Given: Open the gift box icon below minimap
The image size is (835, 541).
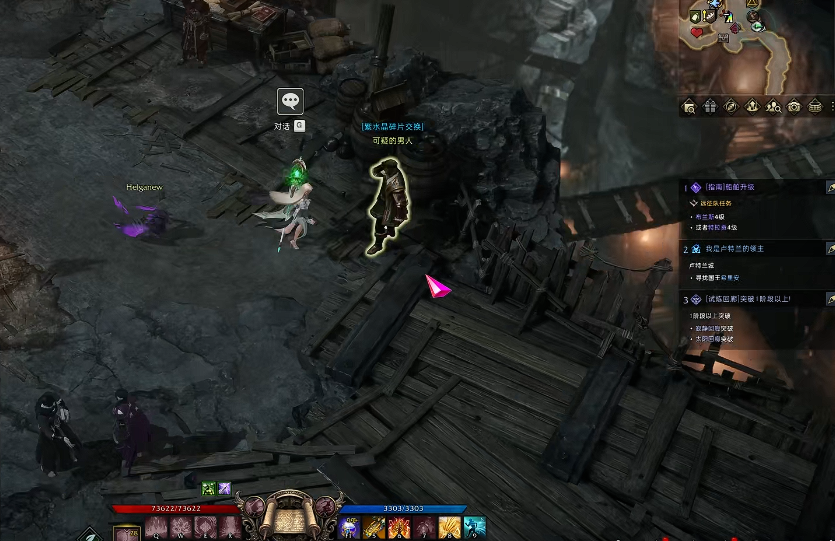Looking at the screenshot, I should 710,107.
